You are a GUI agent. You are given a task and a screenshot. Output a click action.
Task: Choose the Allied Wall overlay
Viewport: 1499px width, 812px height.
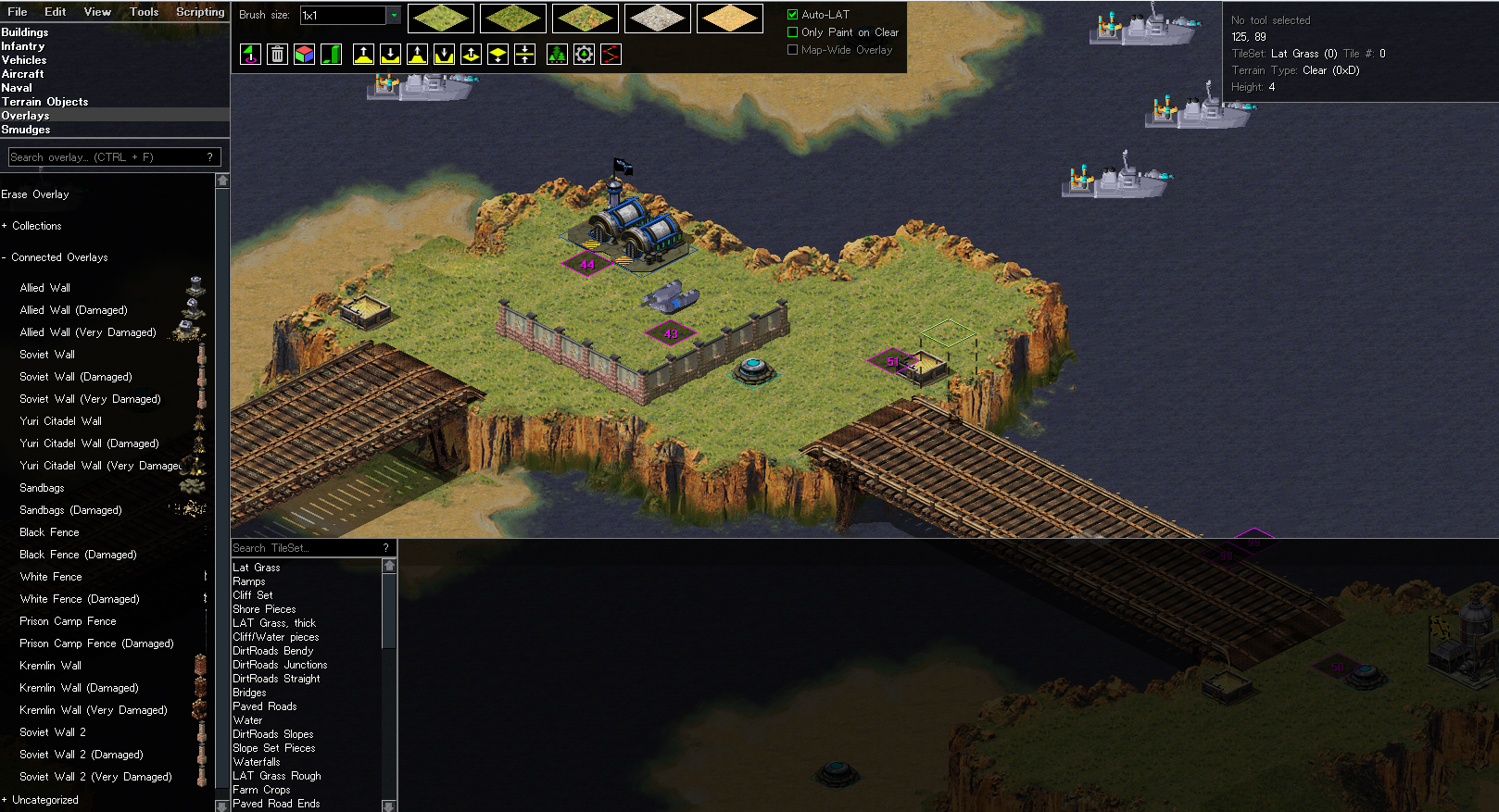pyautogui.click(x=45, y=288)
